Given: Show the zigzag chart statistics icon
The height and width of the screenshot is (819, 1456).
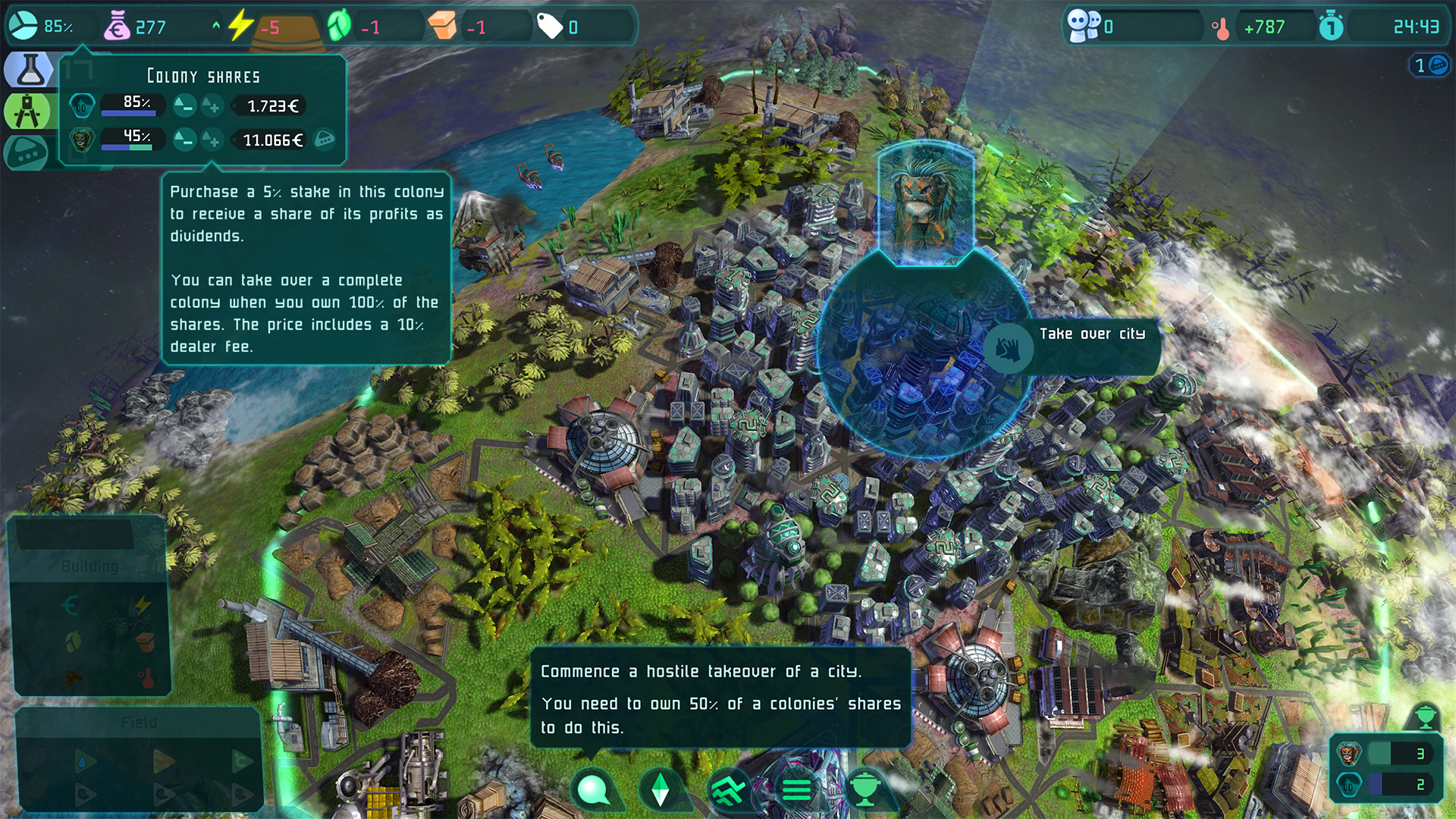Looking at the screenshot, I should 729,789.
